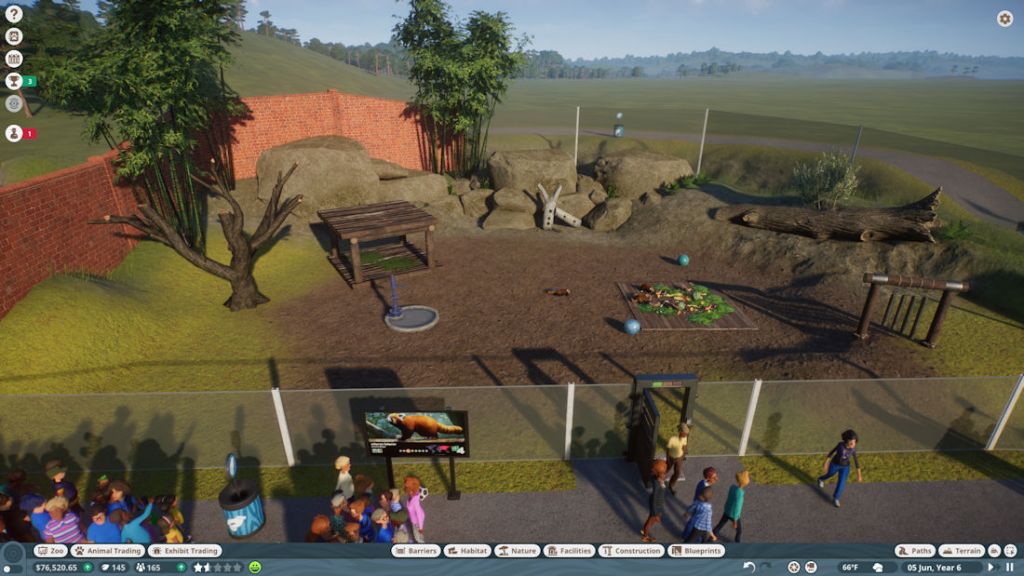Click the zoo star rating
The height and width of the screenshot is (576, 1024).
(217, 567)
